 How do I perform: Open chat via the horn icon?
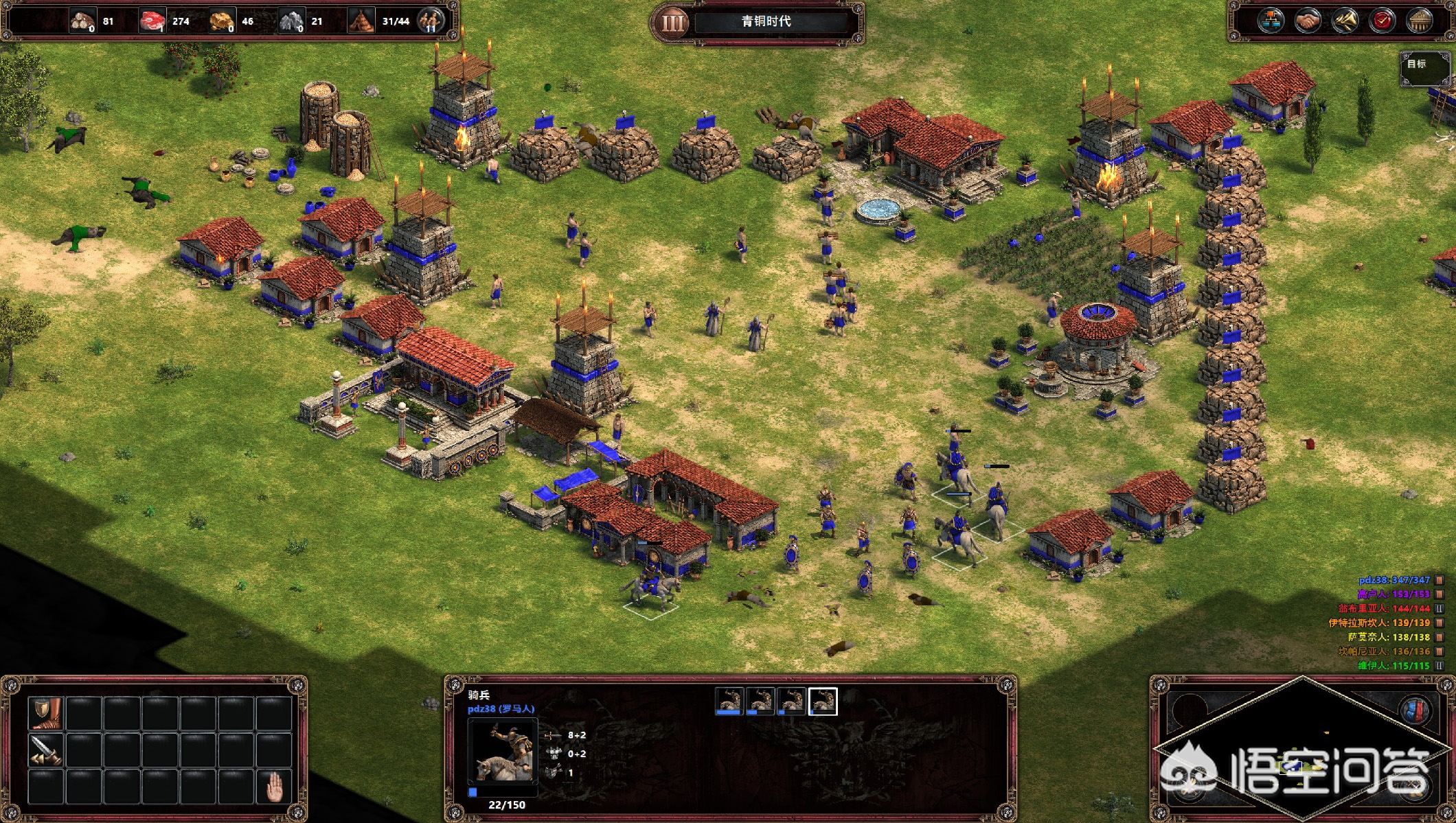1345,21
